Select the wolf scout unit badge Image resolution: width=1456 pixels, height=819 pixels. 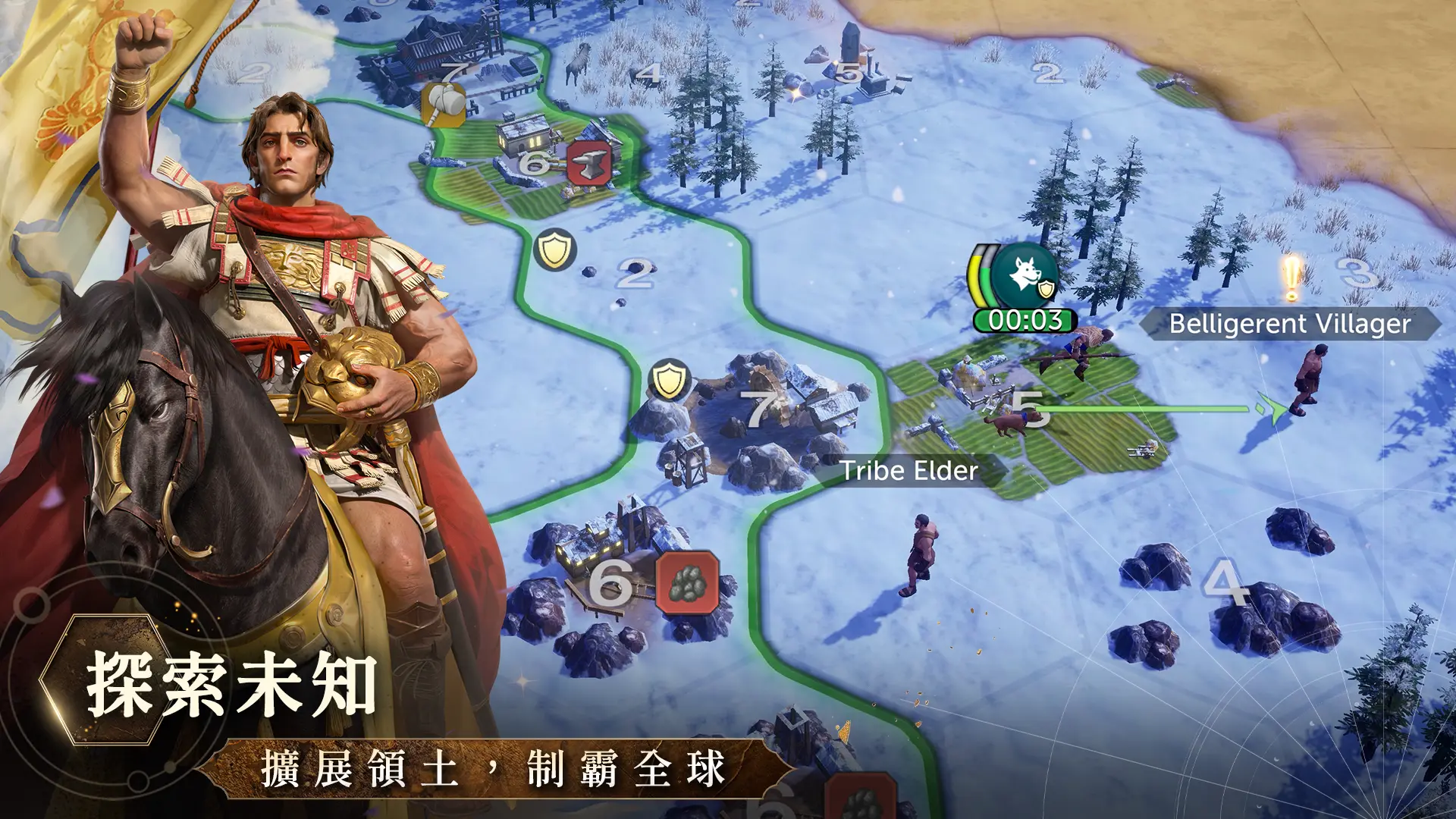tap(1025, 275)
